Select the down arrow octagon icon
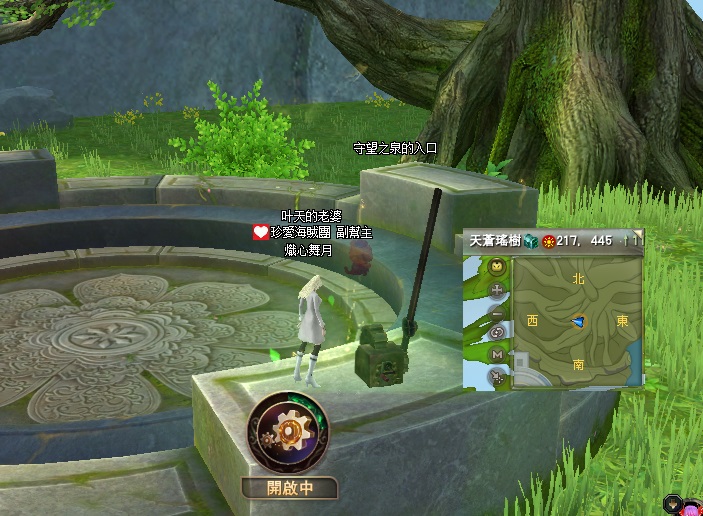The width and height of the screenshot is (703, 516). click(670, 502)
